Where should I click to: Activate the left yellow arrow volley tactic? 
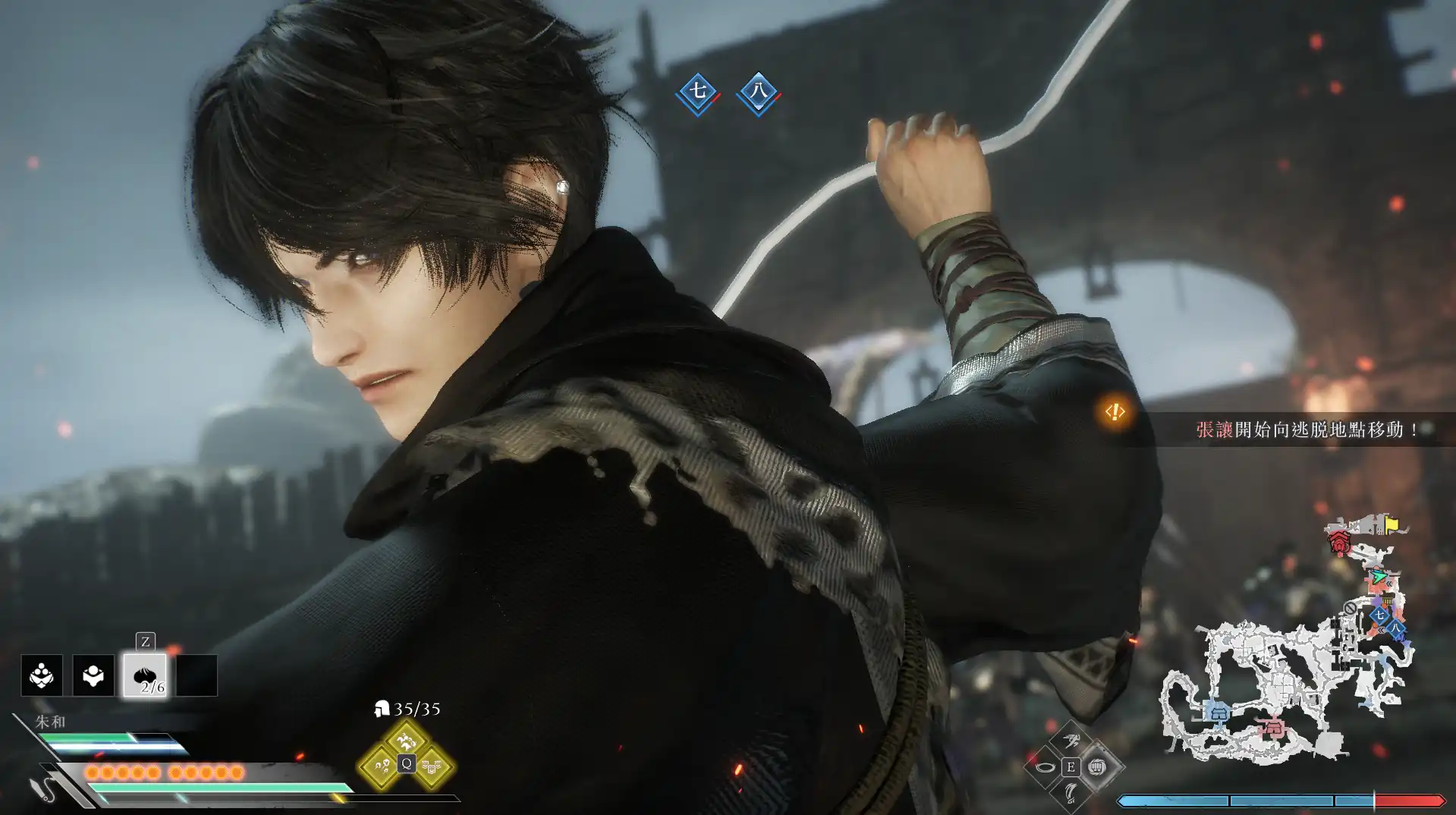tap(379, 766)
